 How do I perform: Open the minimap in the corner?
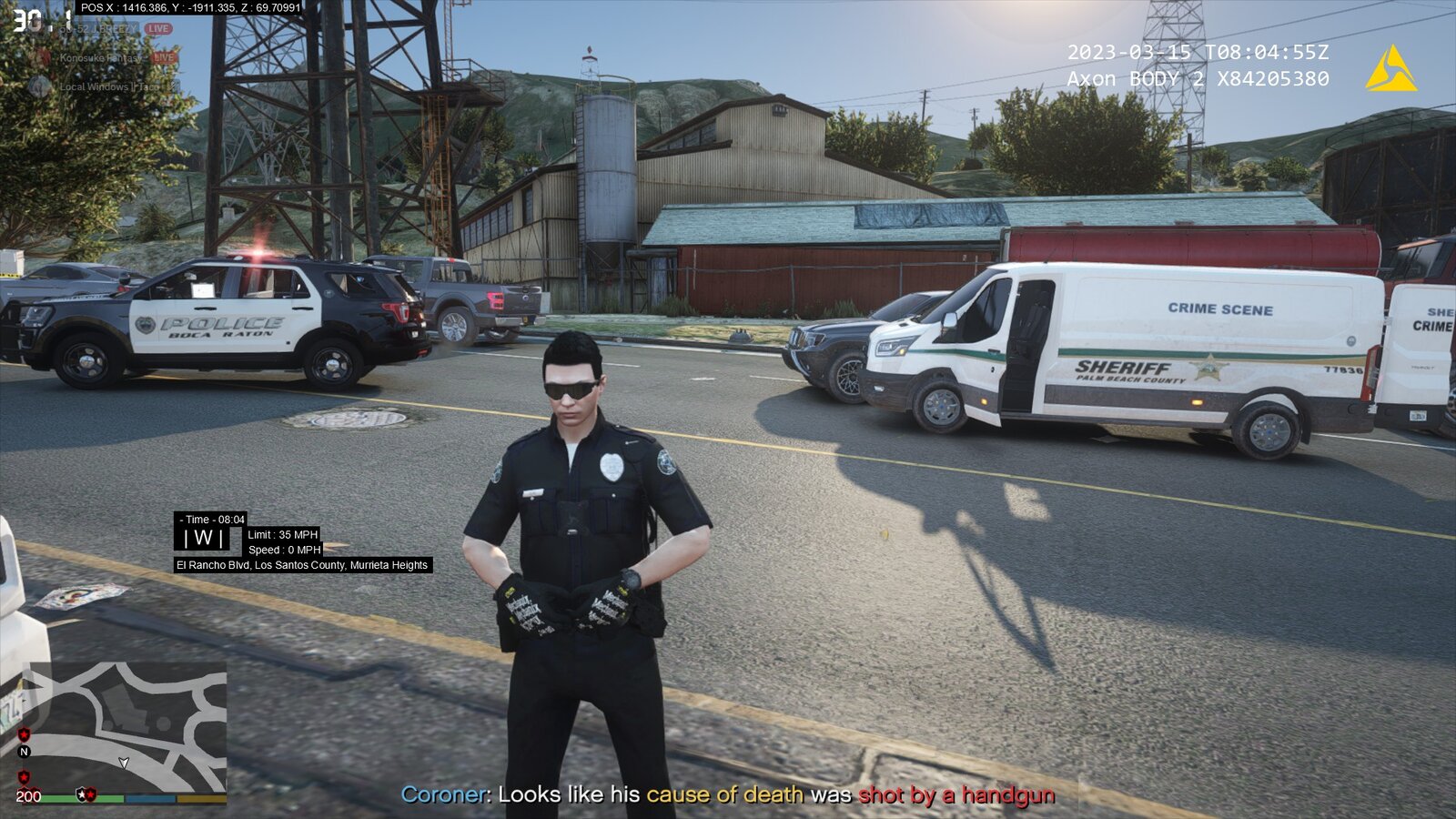click(x=127, y=726)
